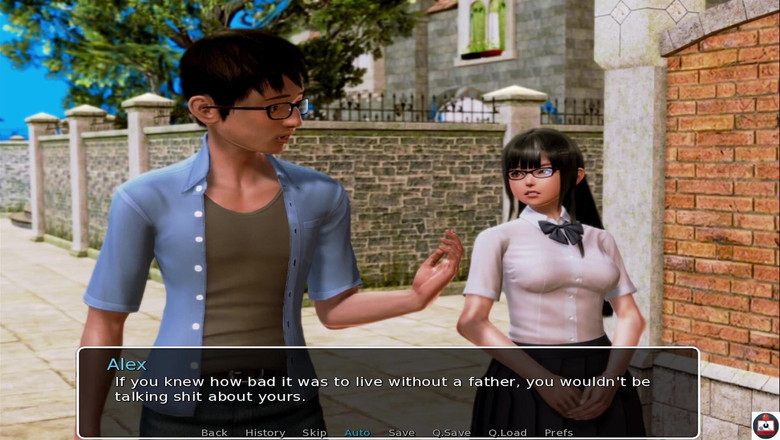The width and height of the screenshot is (780, 440).
Task: Toggle Auto dialogue advance mode
Action: pos(357,432)
